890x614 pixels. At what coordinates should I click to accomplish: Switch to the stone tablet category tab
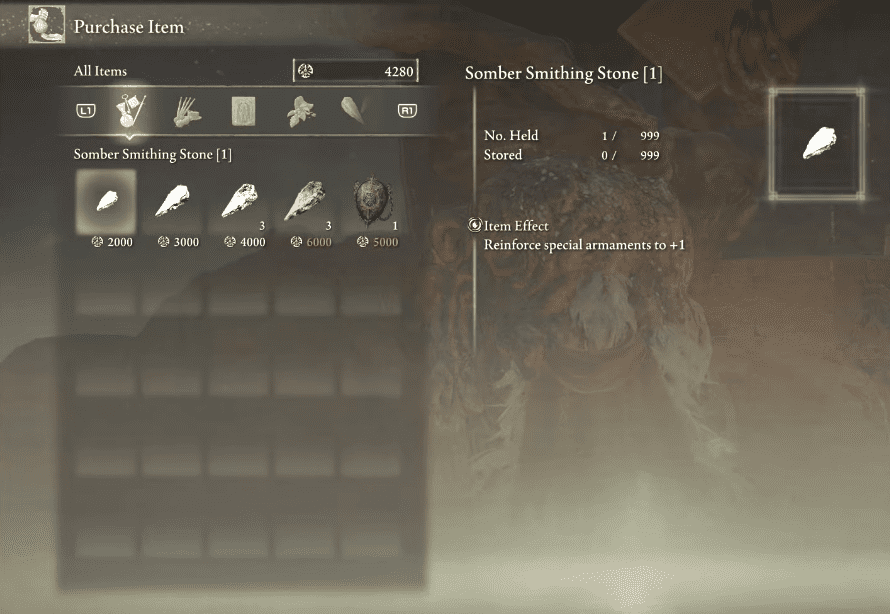click(x=243, y=111)
